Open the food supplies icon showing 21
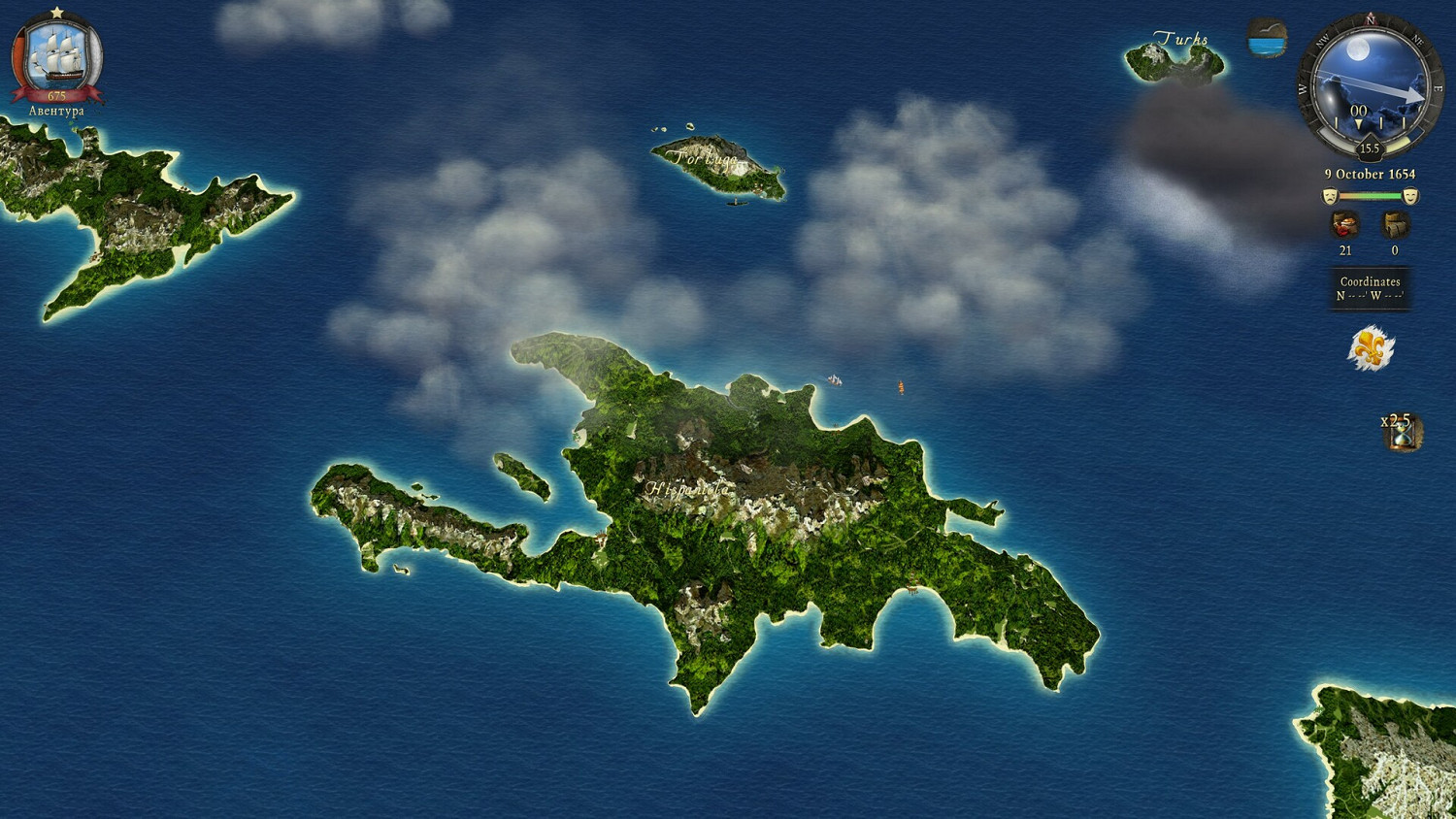The image size is (1456, 819). tap(1343, 225)
